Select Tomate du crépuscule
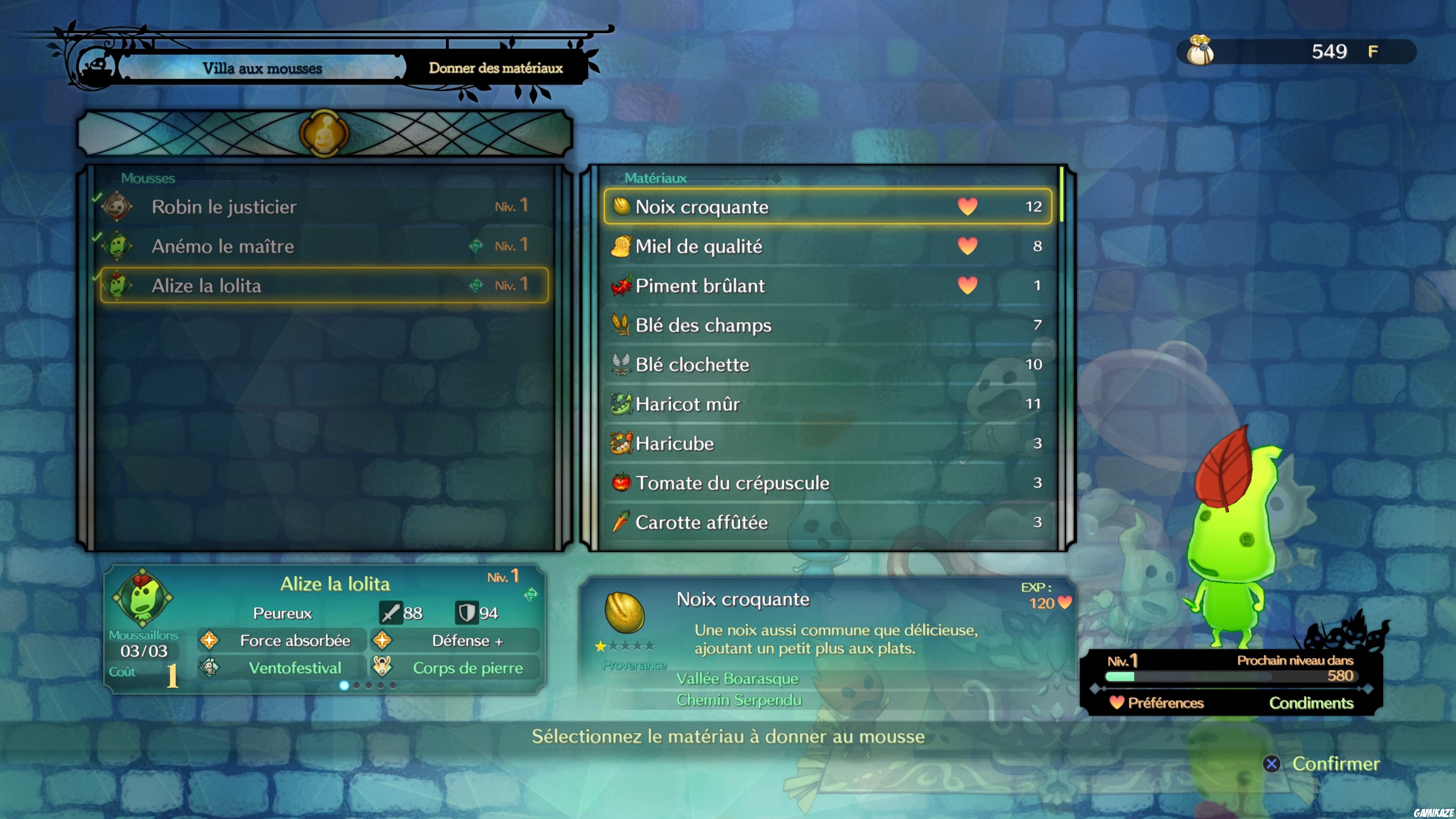Viewport: 1456px width, 819px height. [x=827, y=483]
